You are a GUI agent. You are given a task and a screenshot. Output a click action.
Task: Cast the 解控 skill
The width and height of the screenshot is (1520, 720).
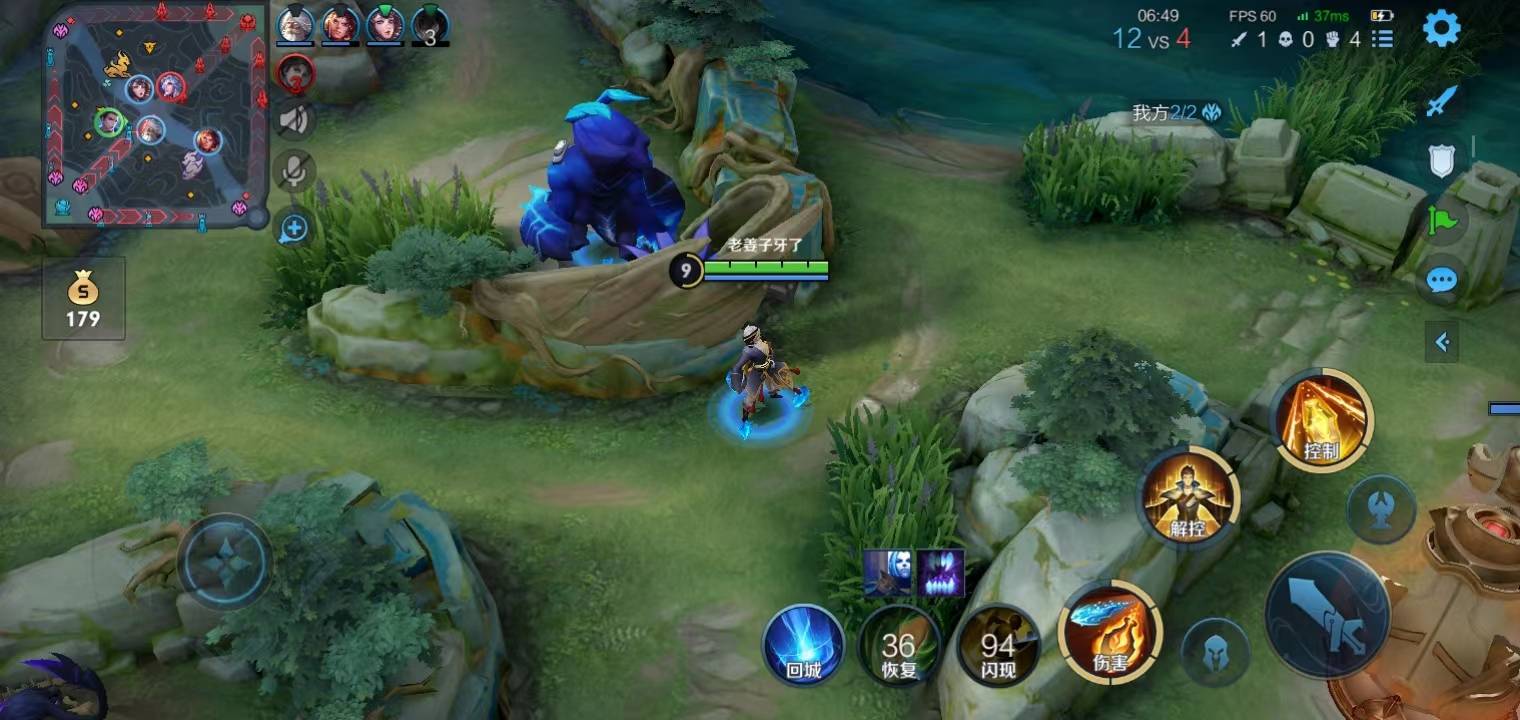[1188, 497]
